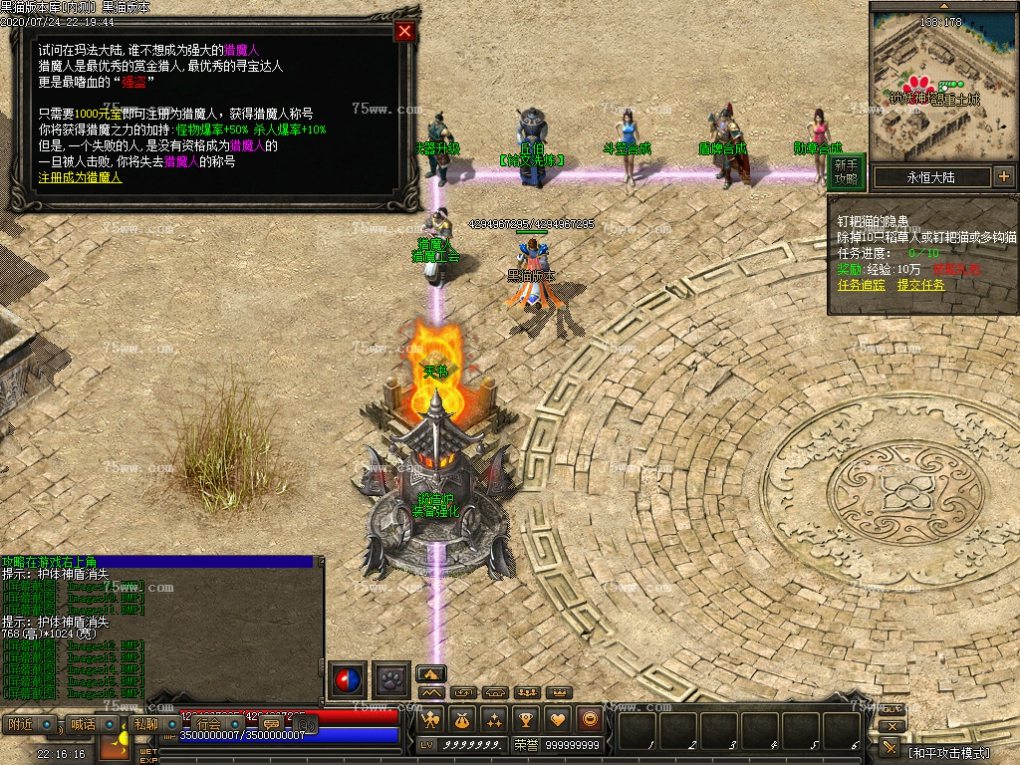Screen dimensions: 1020x765
Task: Toggle the sword attack mode button
Action: coord(890,748)
